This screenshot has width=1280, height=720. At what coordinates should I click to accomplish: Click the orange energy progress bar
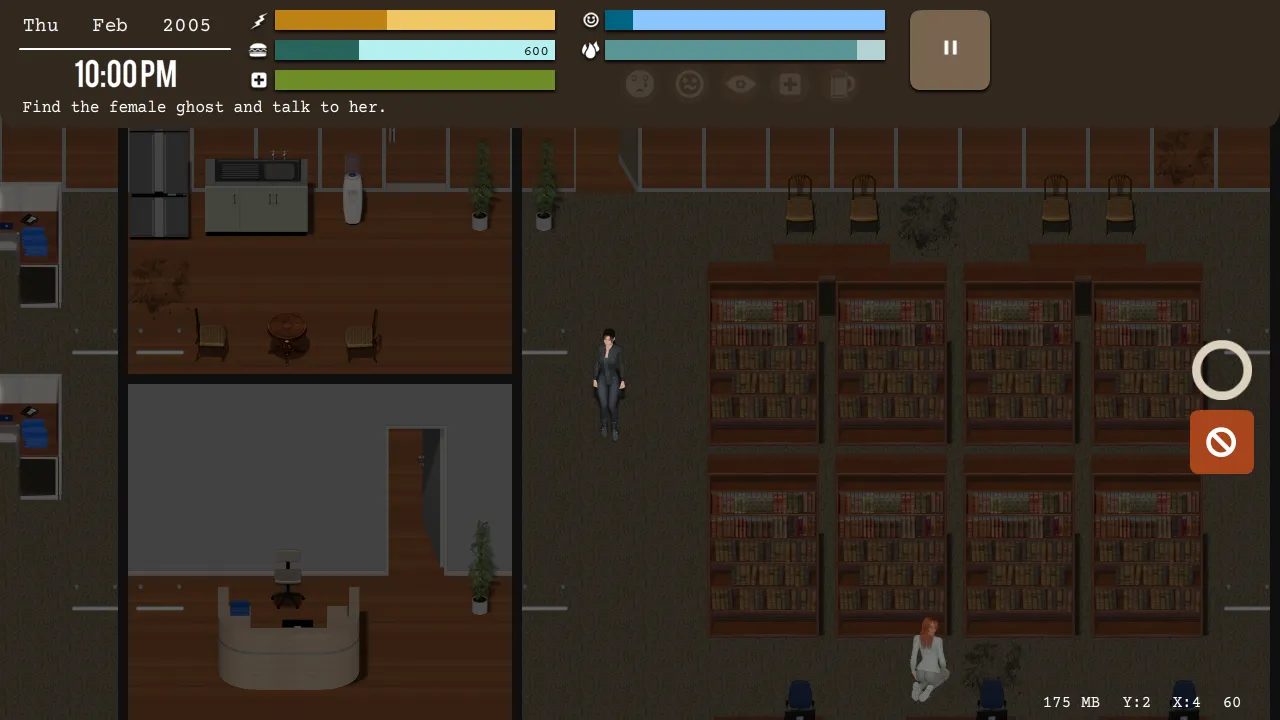414,20
